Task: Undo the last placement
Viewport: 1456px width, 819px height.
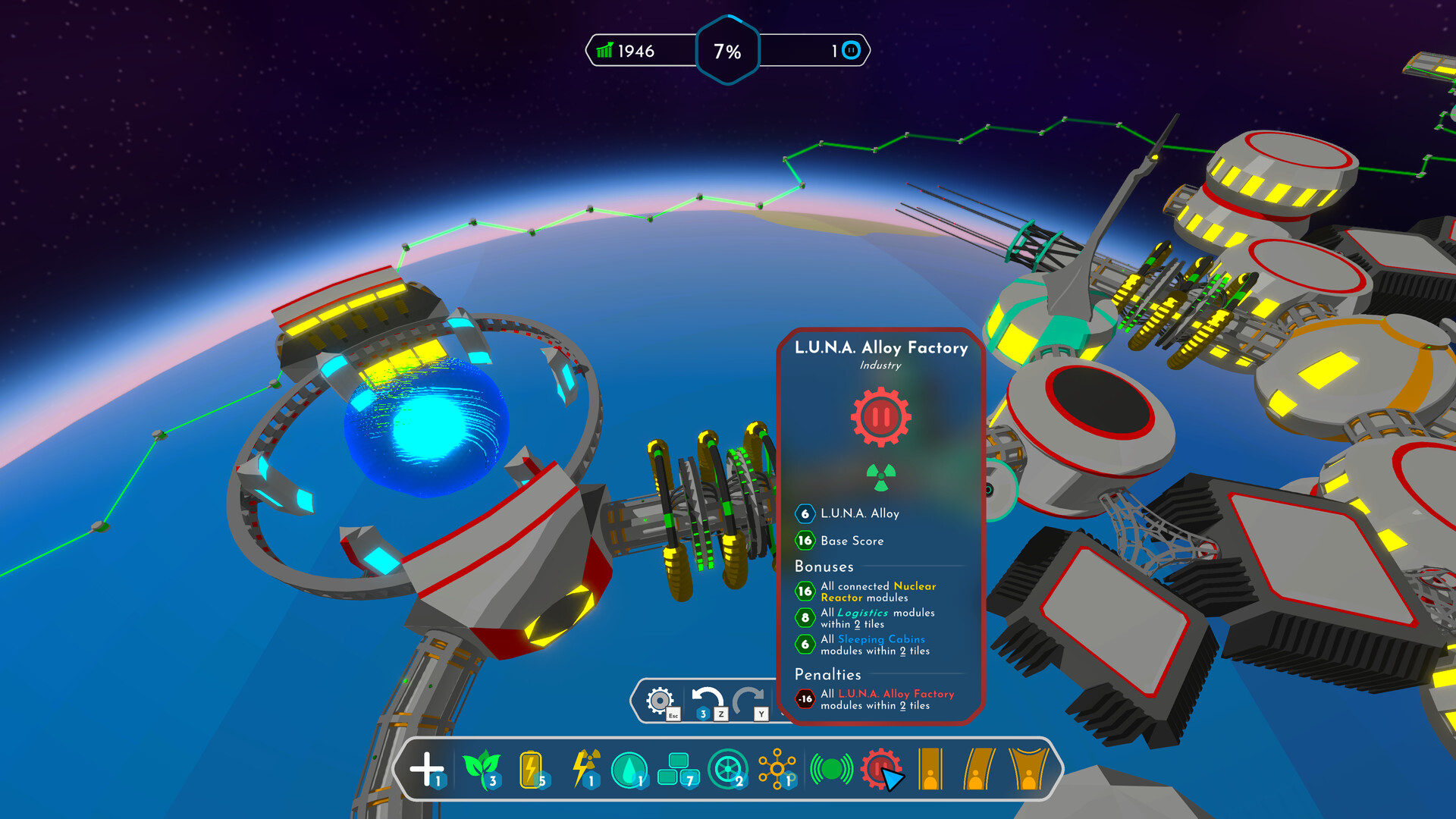Action: (708, 700)
